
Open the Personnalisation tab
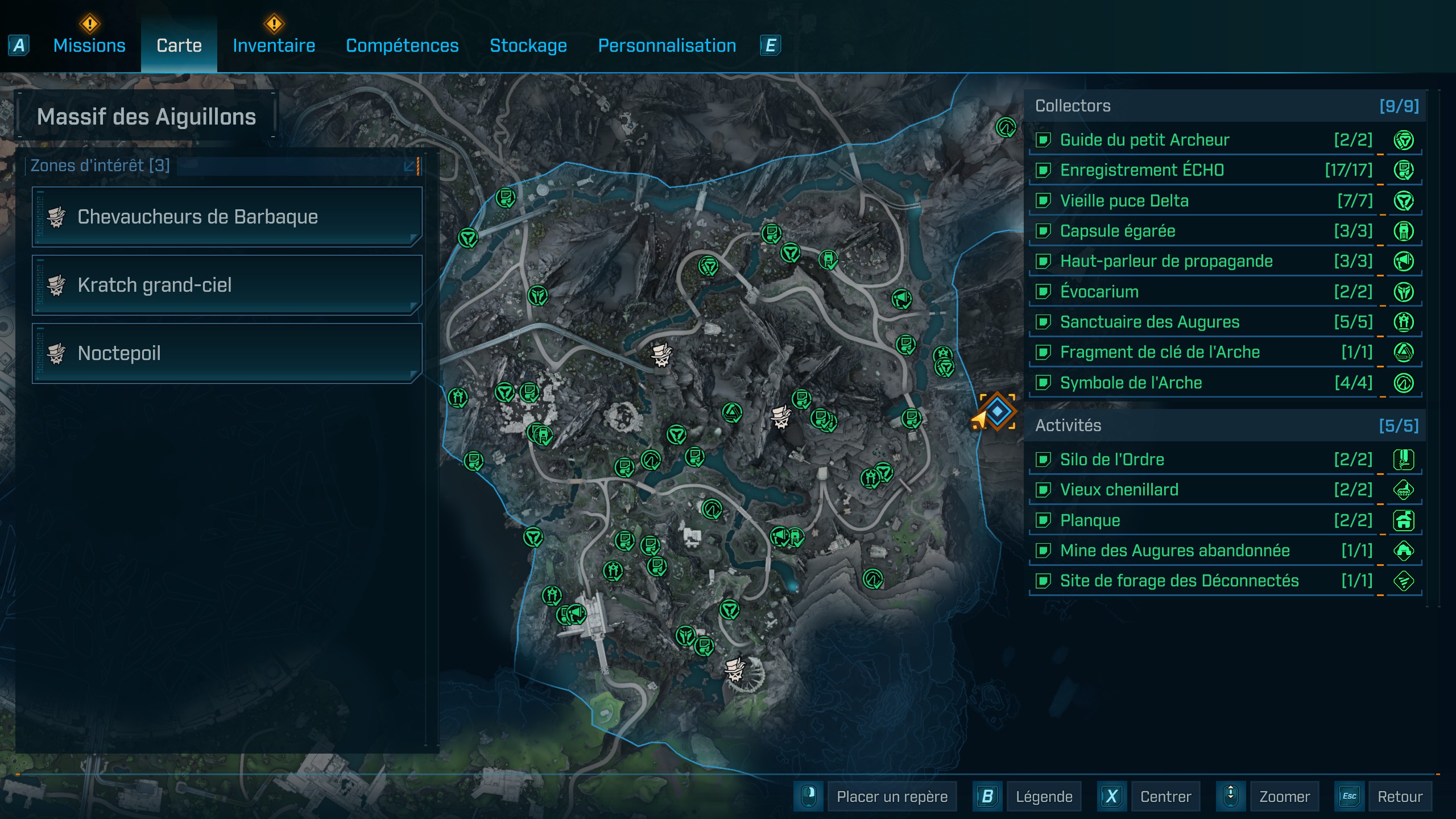667,45
